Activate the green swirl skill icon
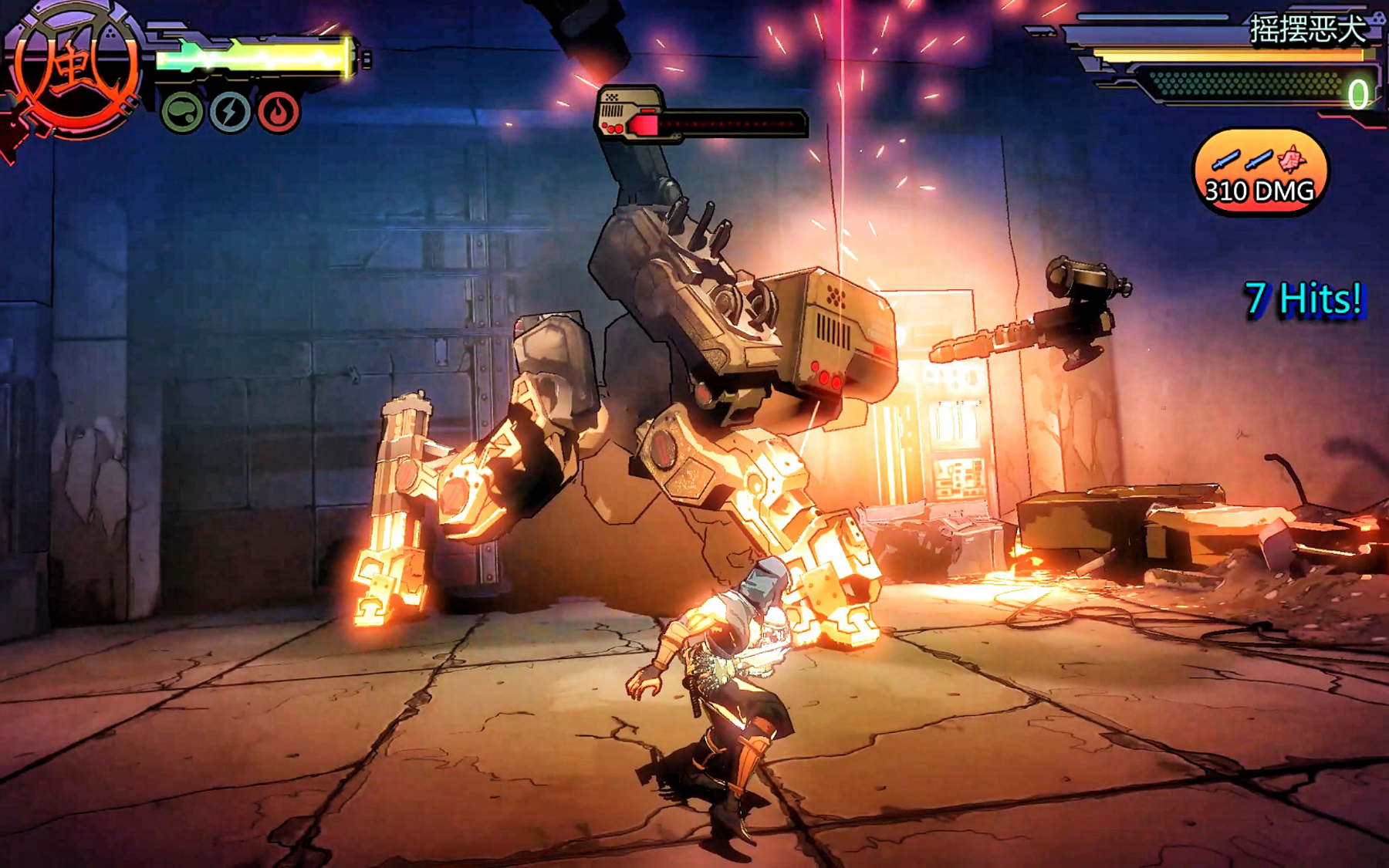 [x=182, y=113]
